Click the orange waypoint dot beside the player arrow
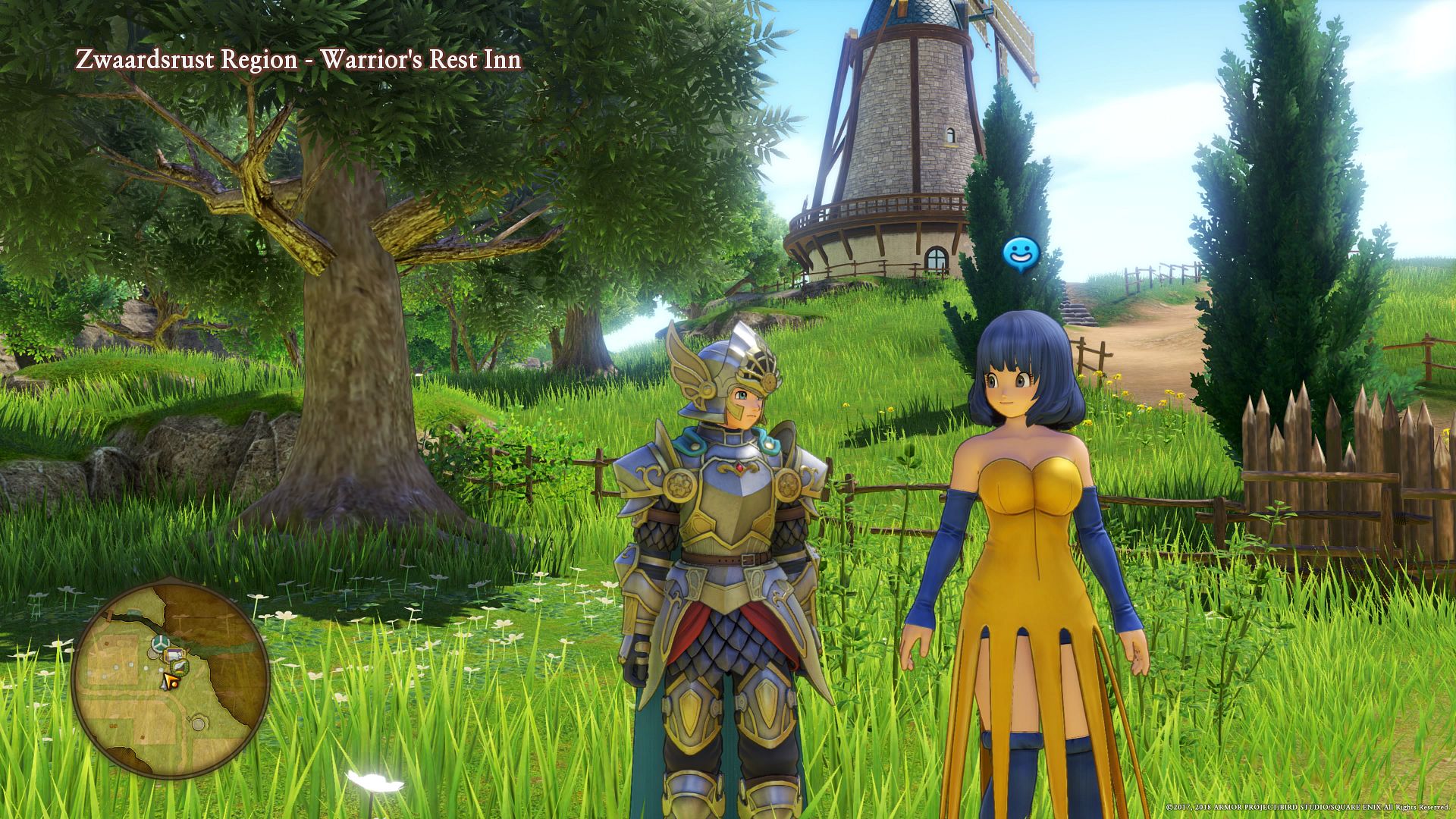 pyautogui.click(x=174, y=684)
